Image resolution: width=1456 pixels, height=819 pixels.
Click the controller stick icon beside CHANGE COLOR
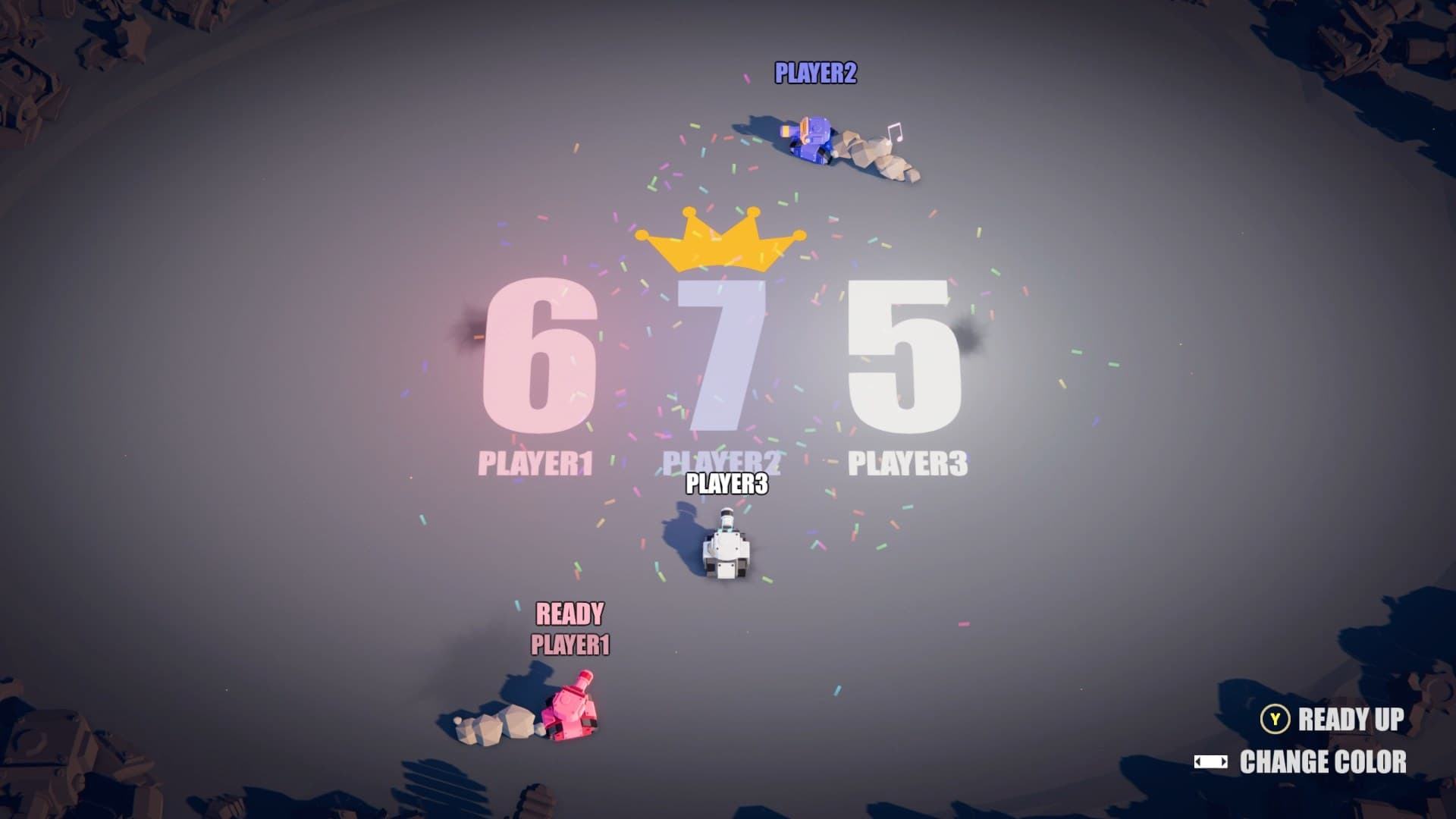pyautogui.click(x=1213, y=762)
